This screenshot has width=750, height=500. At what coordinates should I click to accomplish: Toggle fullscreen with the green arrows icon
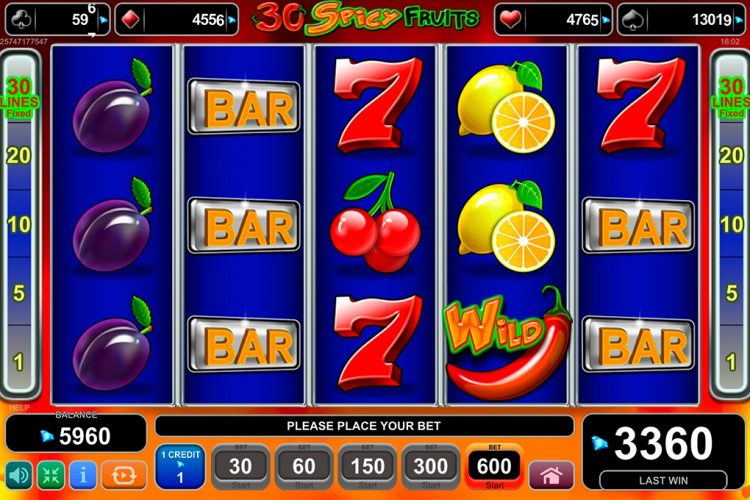coord(50,474)
